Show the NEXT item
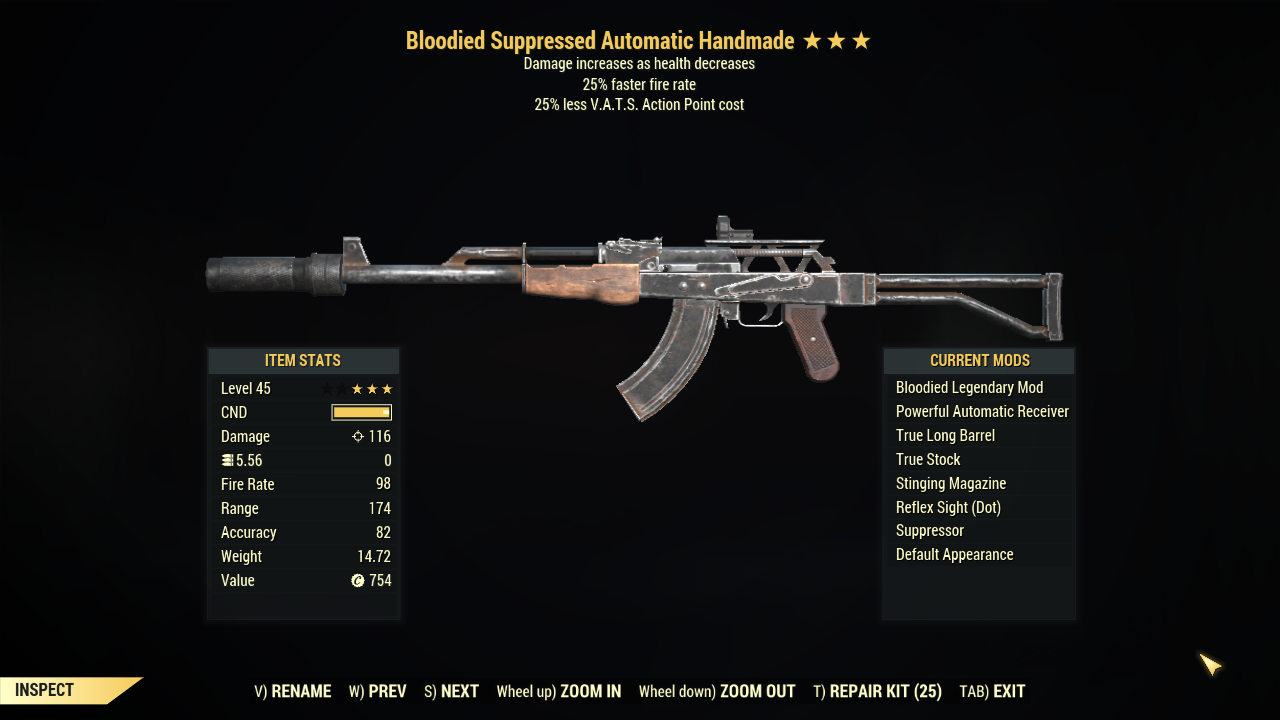This screenshot has height=720, width=1280. click(451, 691)
